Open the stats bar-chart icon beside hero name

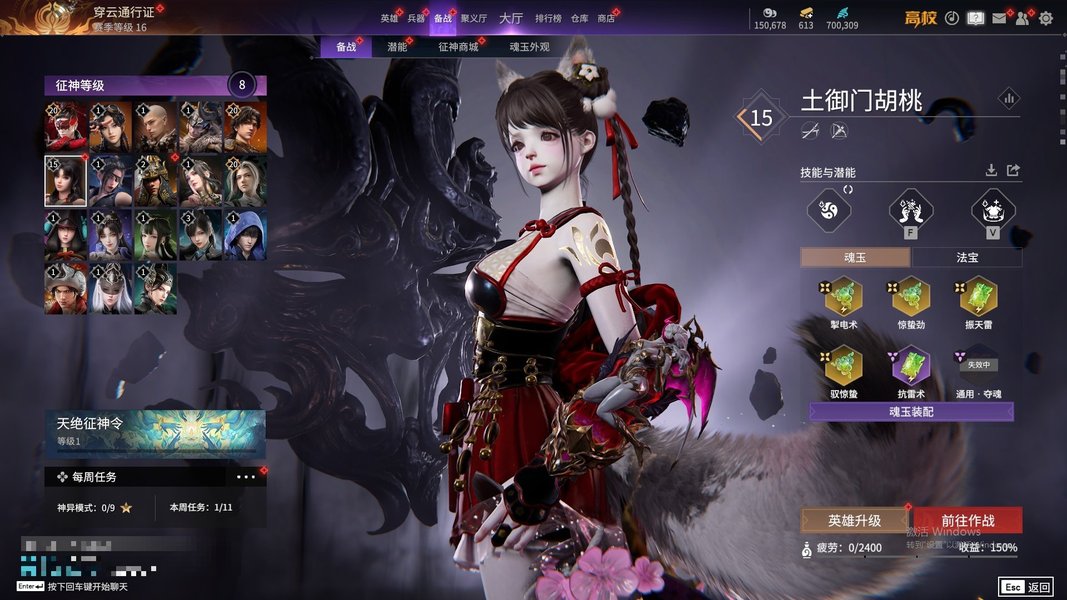(x=1008, y=98)
